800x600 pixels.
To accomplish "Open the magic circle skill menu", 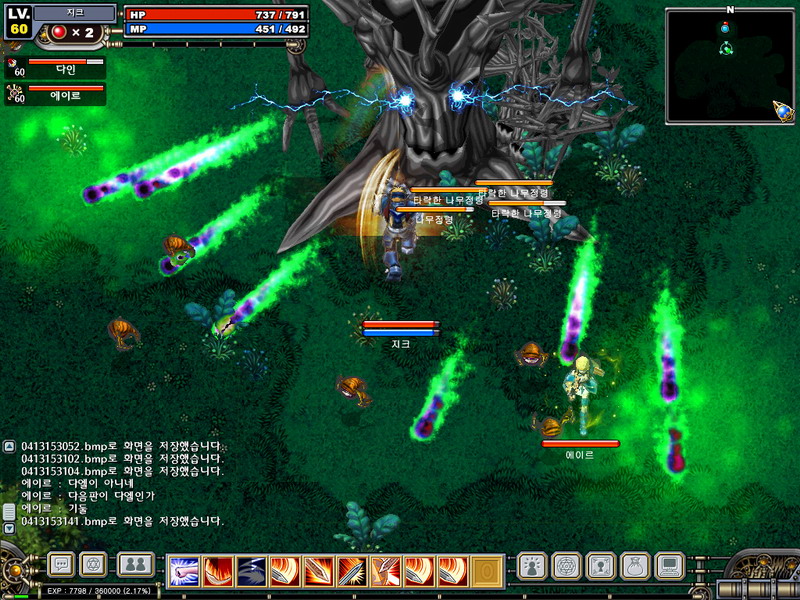I will (566, 566).
